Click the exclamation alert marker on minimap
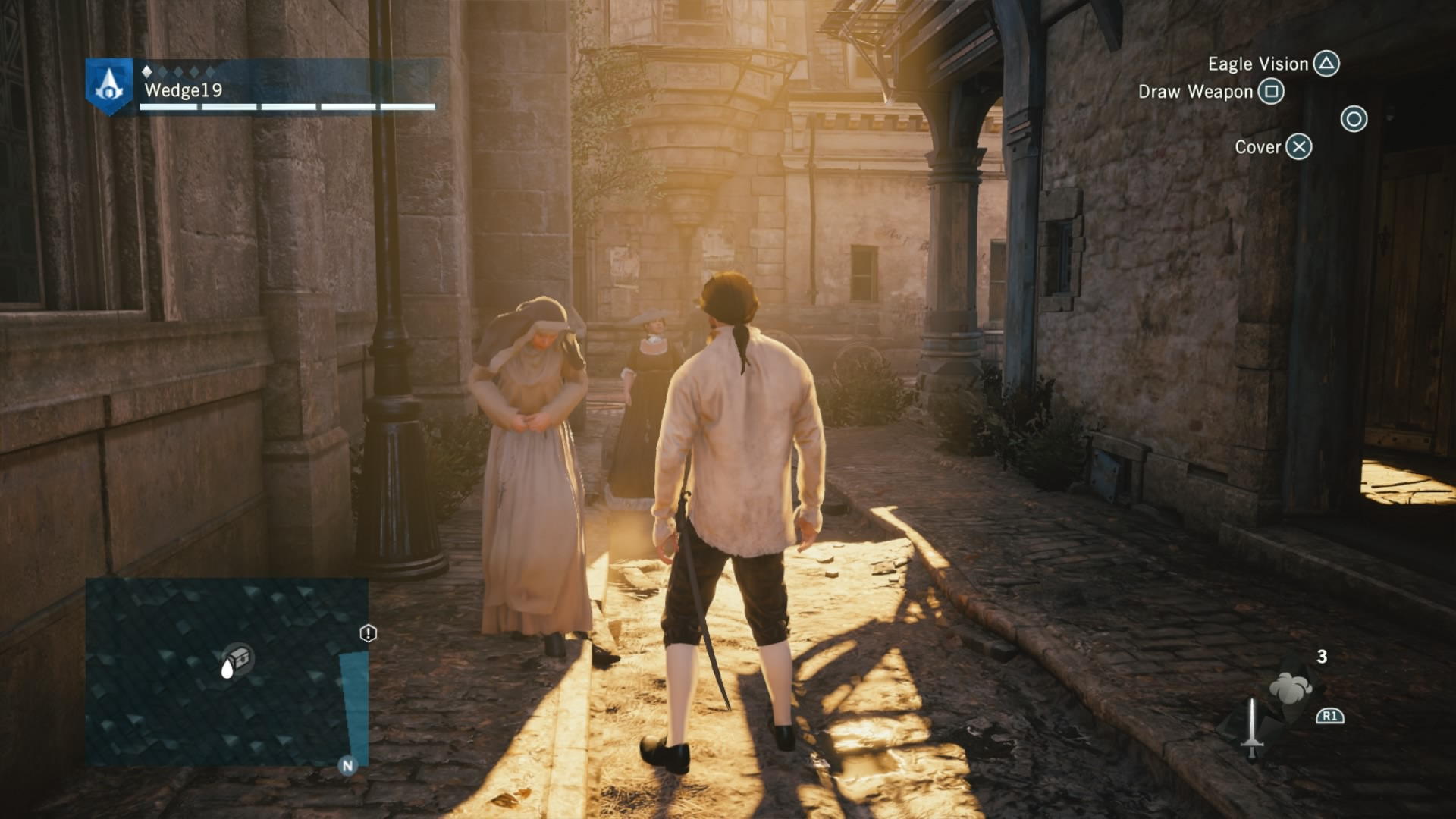 (x=368, y=633)
